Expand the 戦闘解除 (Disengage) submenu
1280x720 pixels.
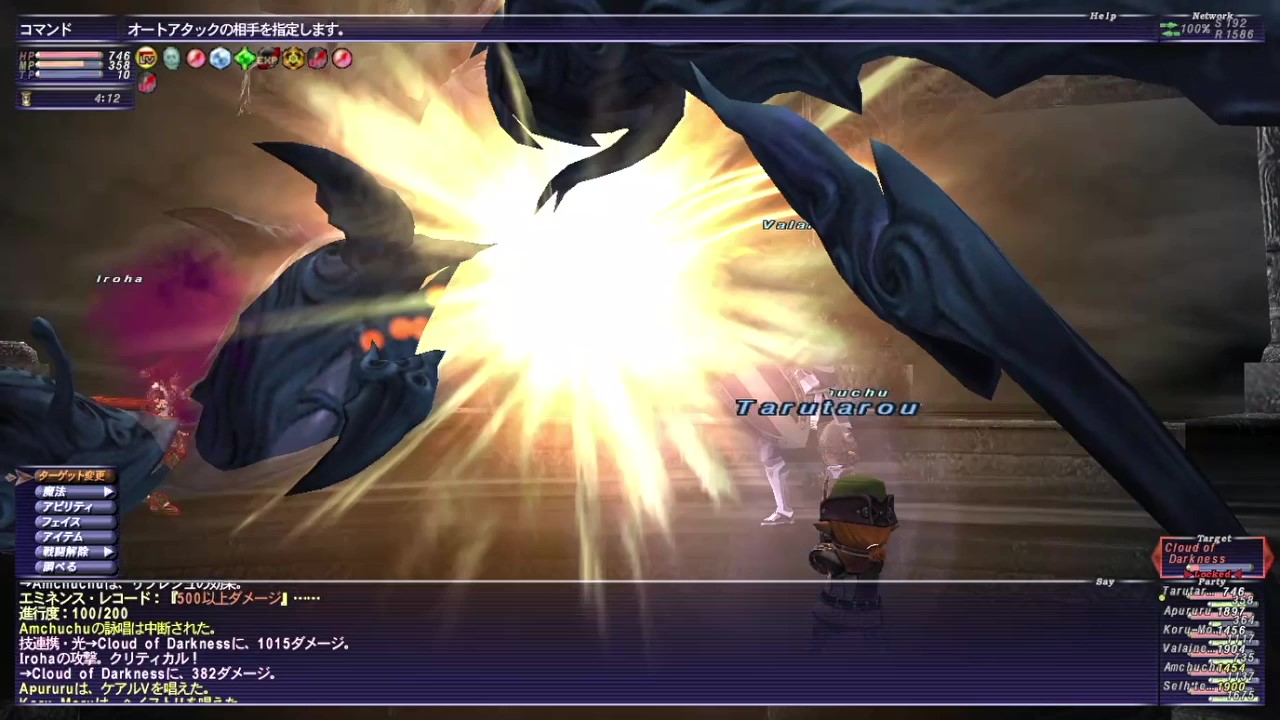click(65, 551)
